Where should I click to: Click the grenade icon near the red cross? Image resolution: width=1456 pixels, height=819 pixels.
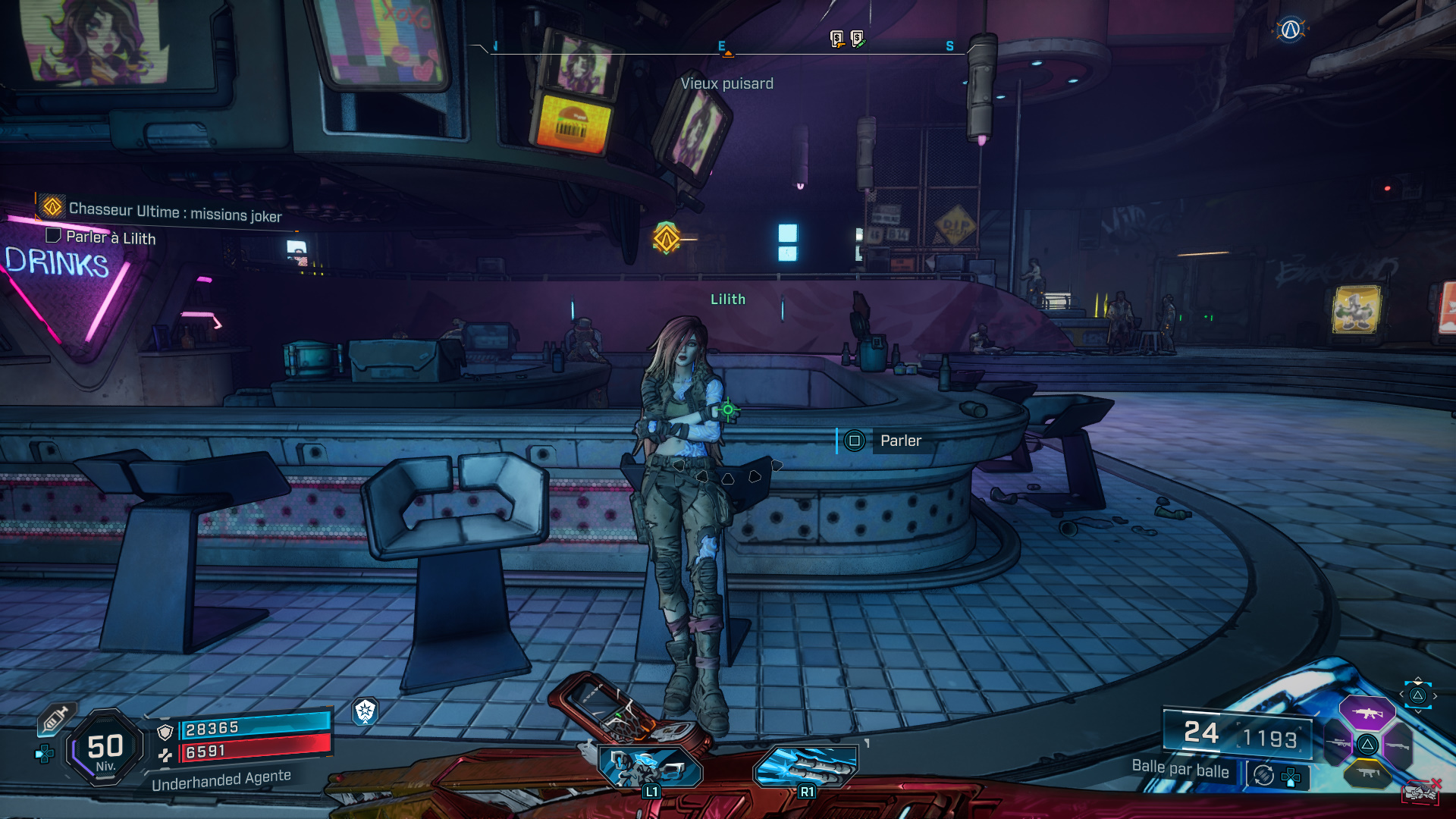pos(1420,793)
